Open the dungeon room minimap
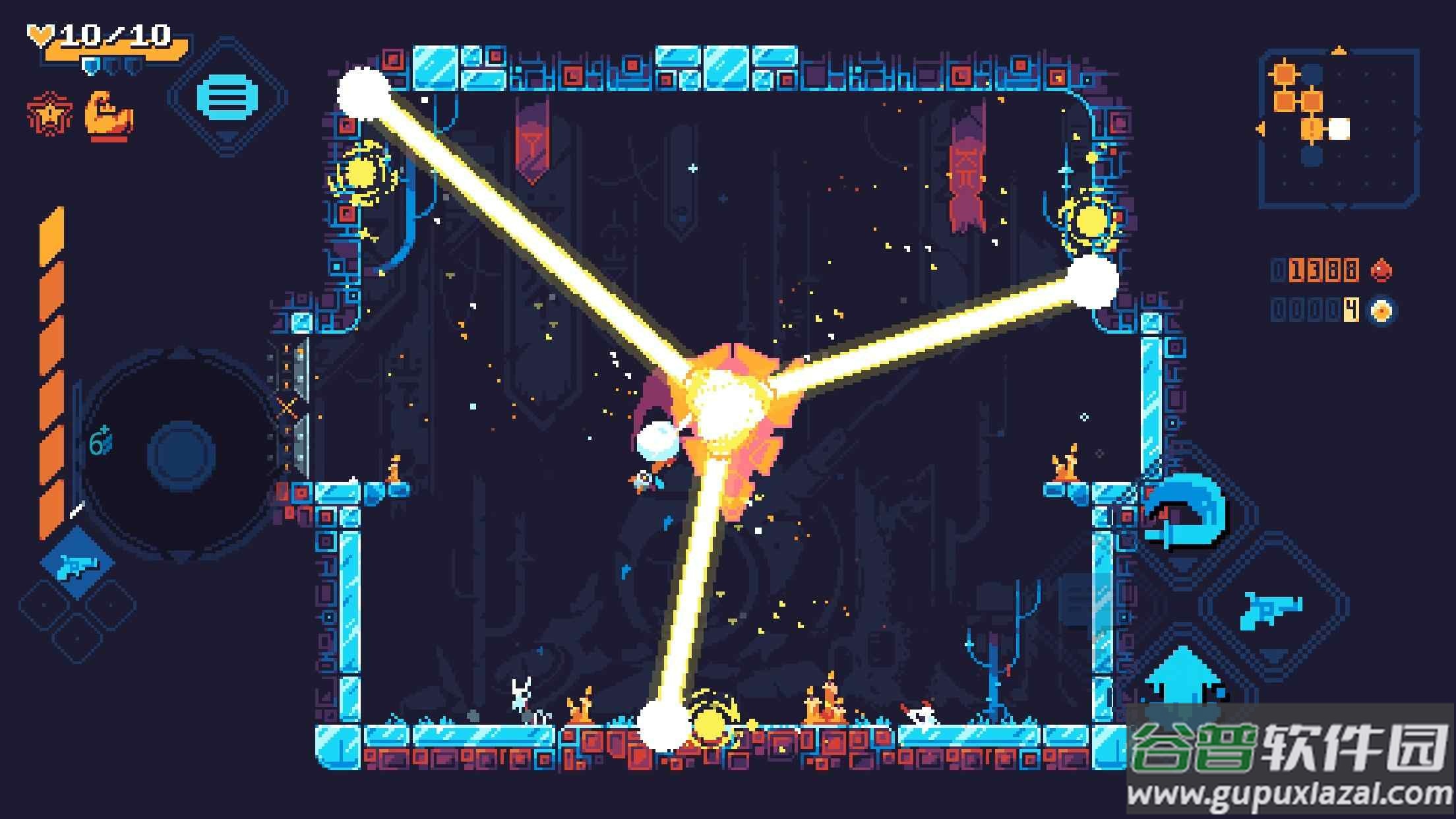This screenshot has height=819, width=1456. [x=1339, y=129]
